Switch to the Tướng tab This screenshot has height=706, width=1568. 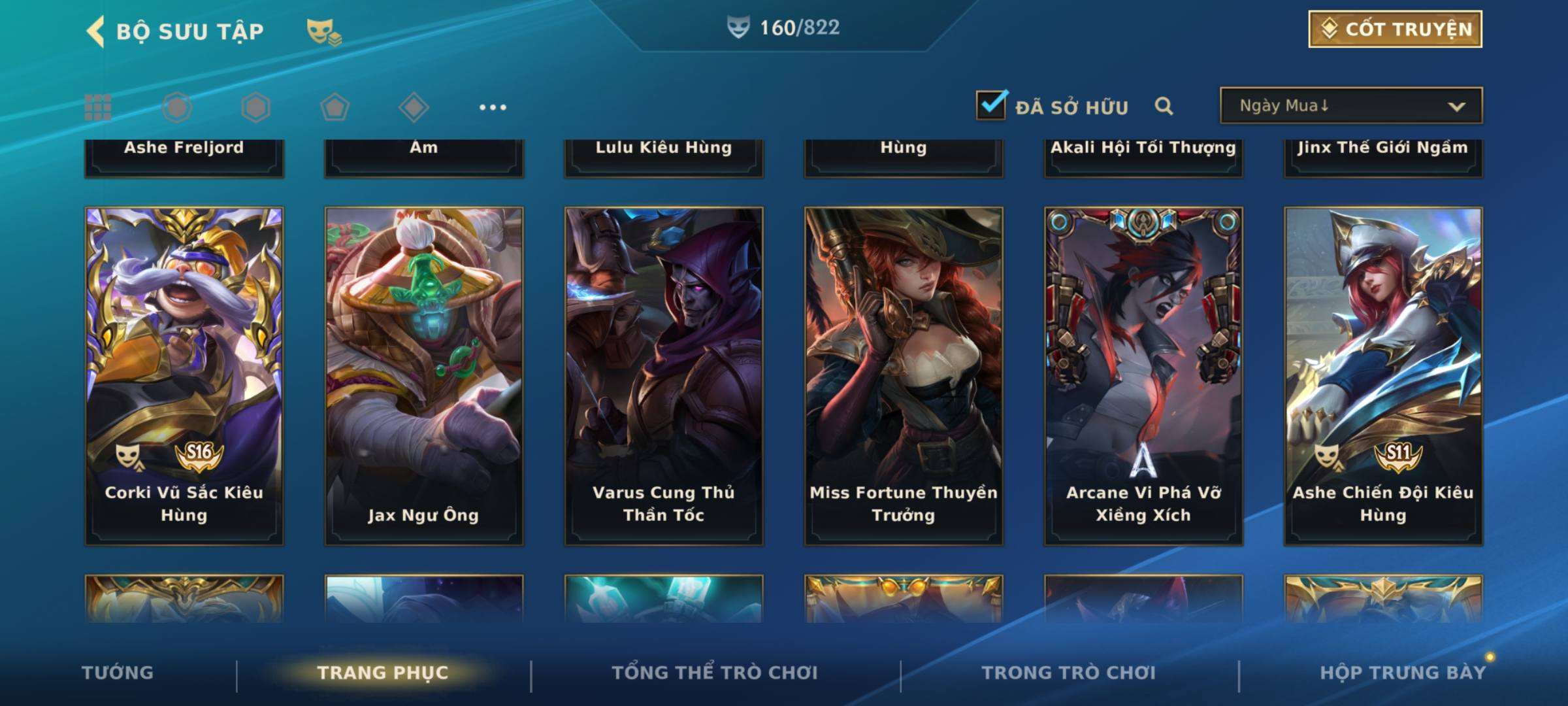coord(118,673)
